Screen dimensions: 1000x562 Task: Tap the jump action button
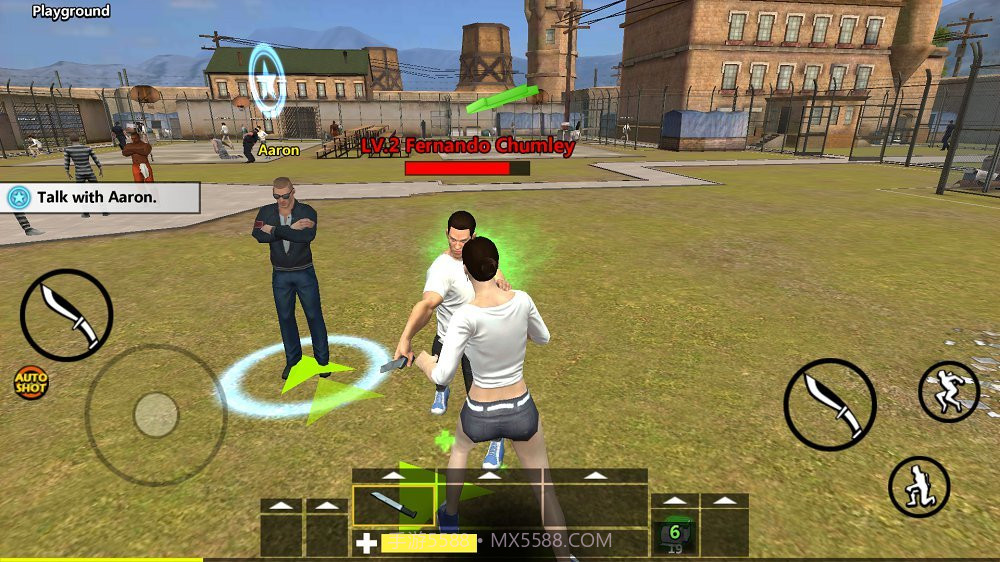coord(948,391)
